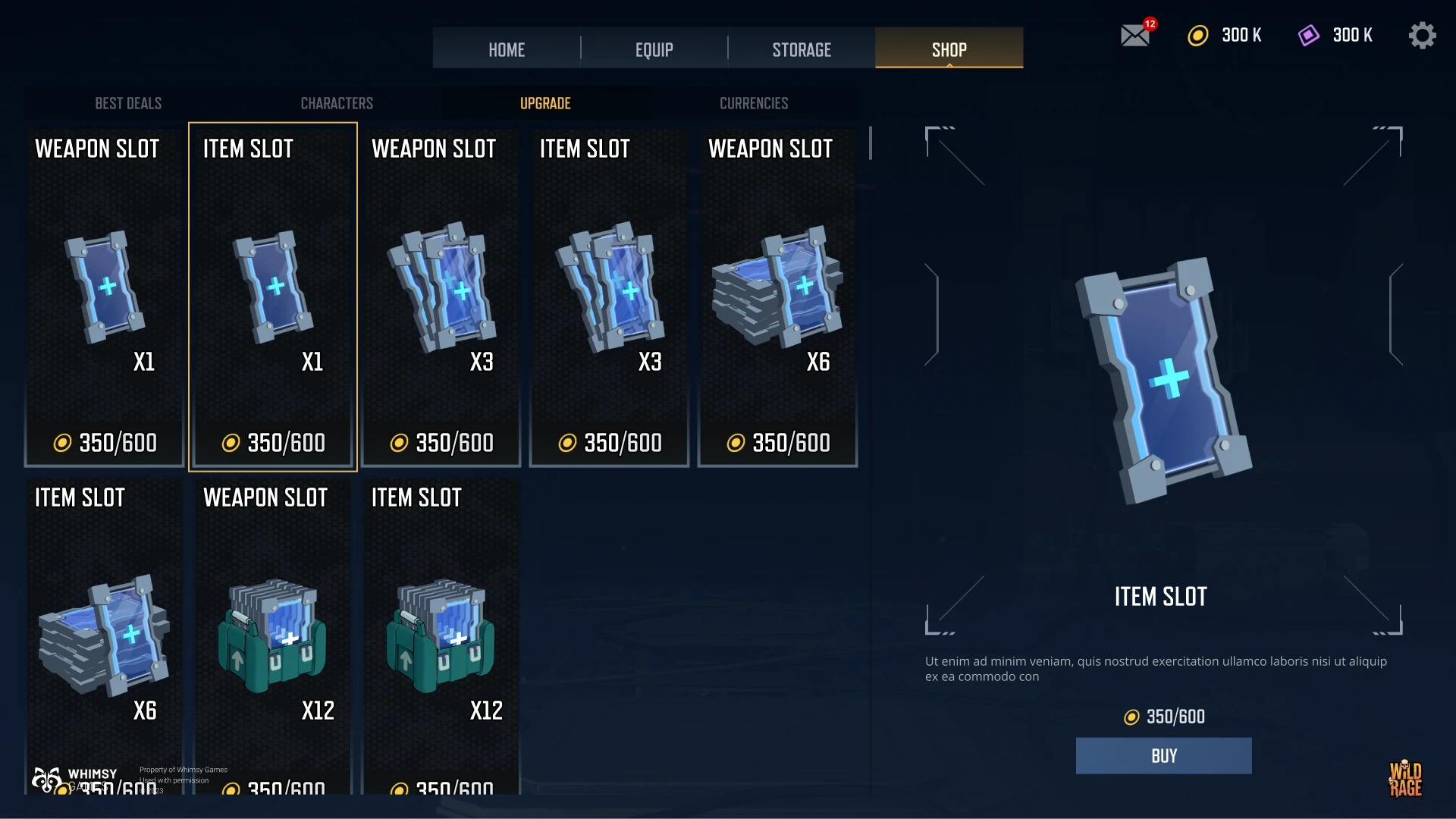Viewport: 1456px width, 819px height.
Task: Switch to the Home tab
Action: pyautogui.click(x=507, y=49)
